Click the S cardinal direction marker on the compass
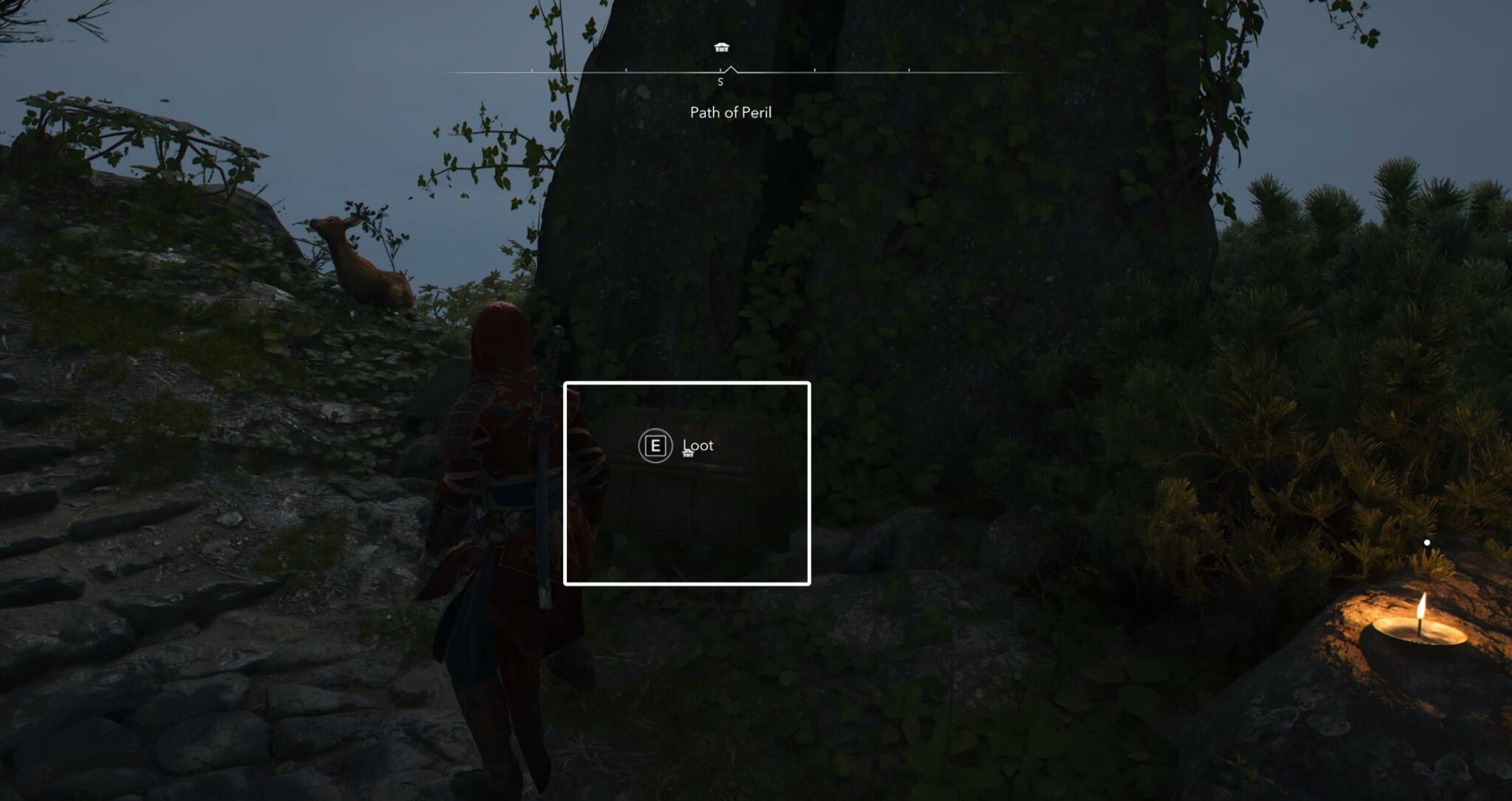Image resolution: width=1512 pixels, height=801 pixels. click(721, 81)
